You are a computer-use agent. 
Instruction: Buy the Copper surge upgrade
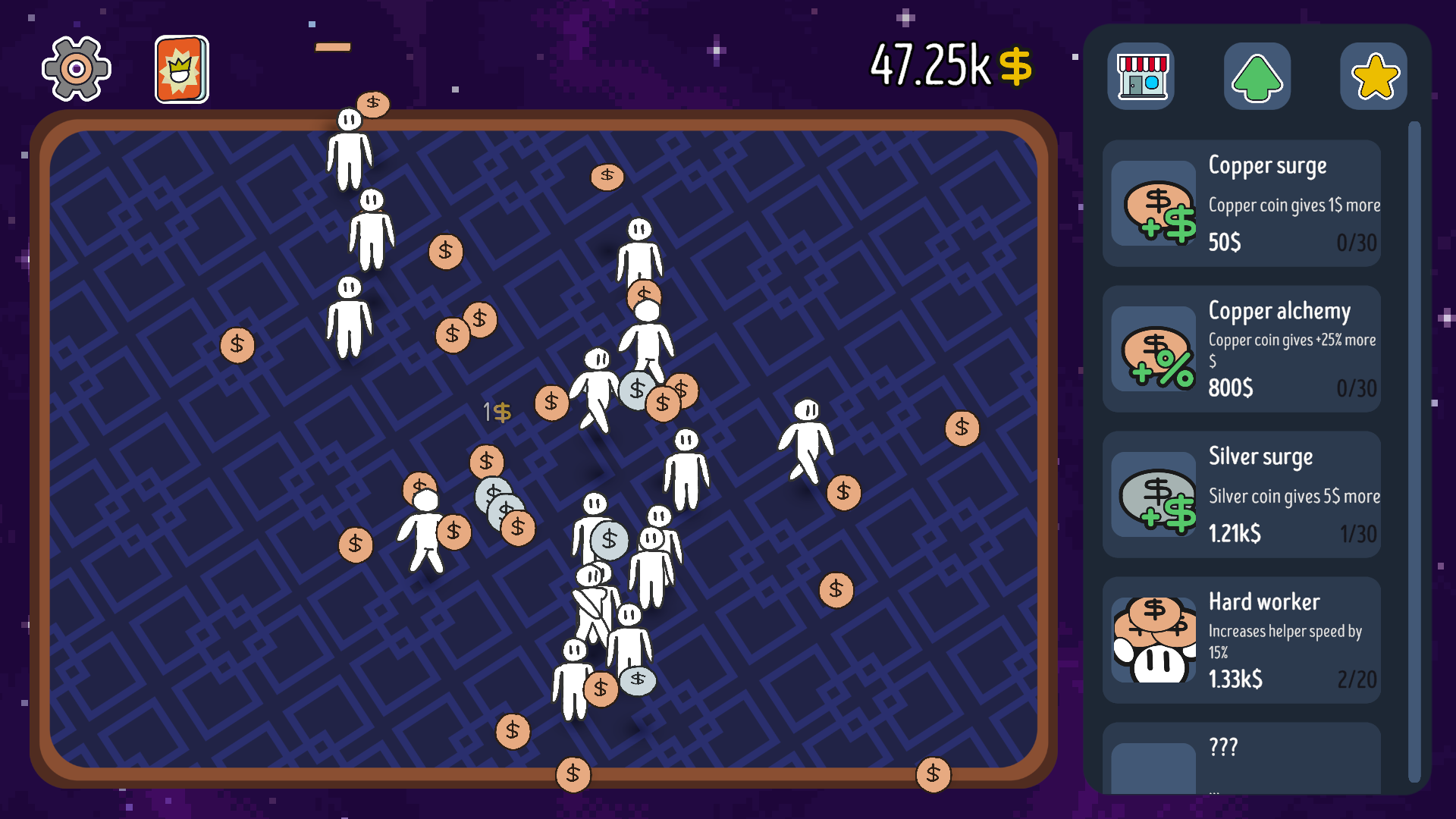tap(1241, 203)
